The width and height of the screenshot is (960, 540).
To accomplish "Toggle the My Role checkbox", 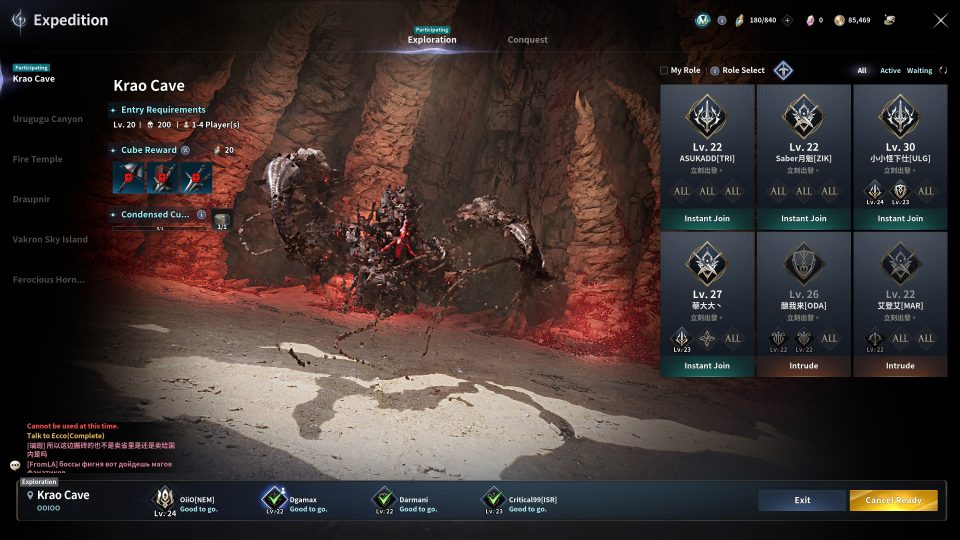I will pos(664,71).
